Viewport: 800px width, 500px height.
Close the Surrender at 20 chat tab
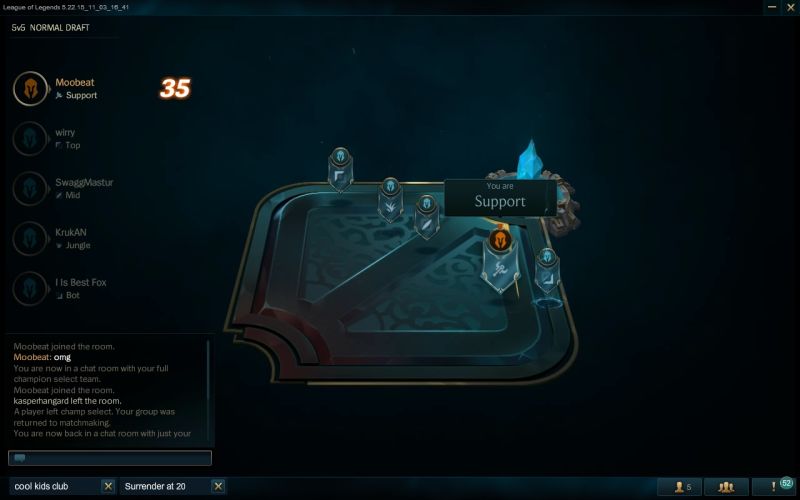pyautogui.click(x=218, y=486)
